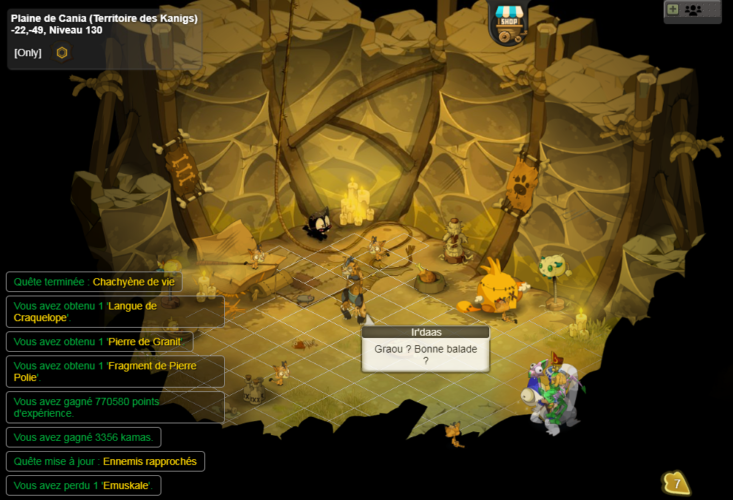Screen dimensions: 733x500
Task: Select the 'Pierre de Granit' obtained message
Action: [100, 342]
